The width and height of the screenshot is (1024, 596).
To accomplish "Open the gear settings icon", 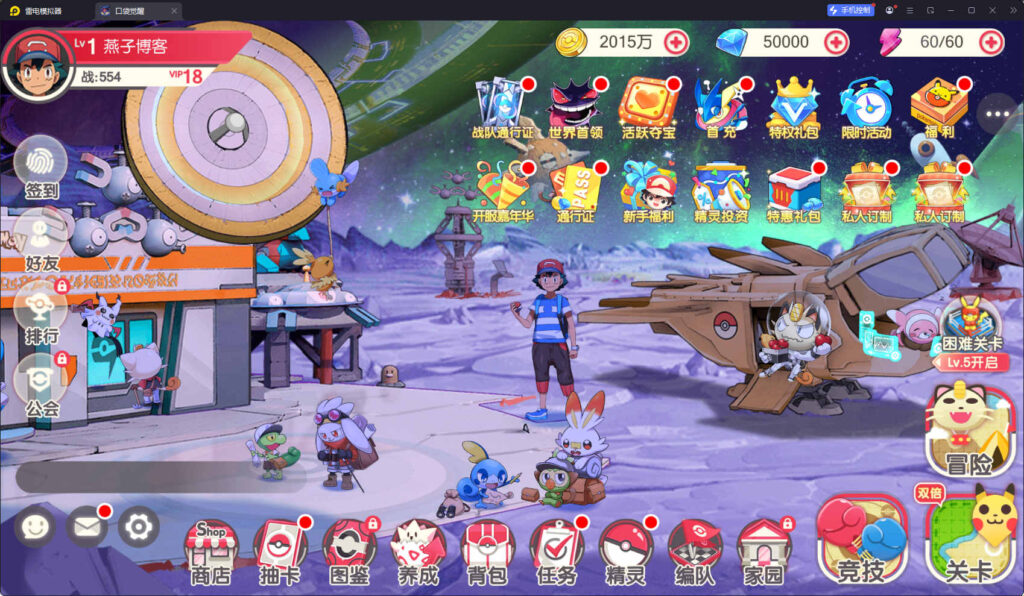I will (139, 526).
